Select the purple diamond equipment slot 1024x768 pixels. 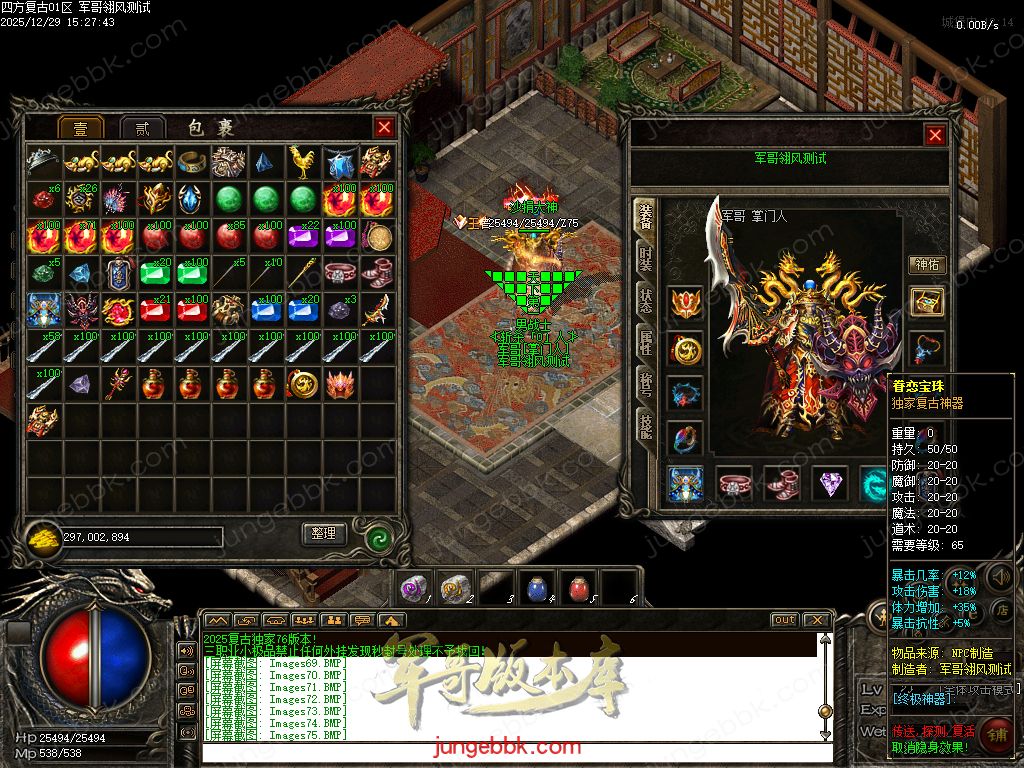pos(829,483)
